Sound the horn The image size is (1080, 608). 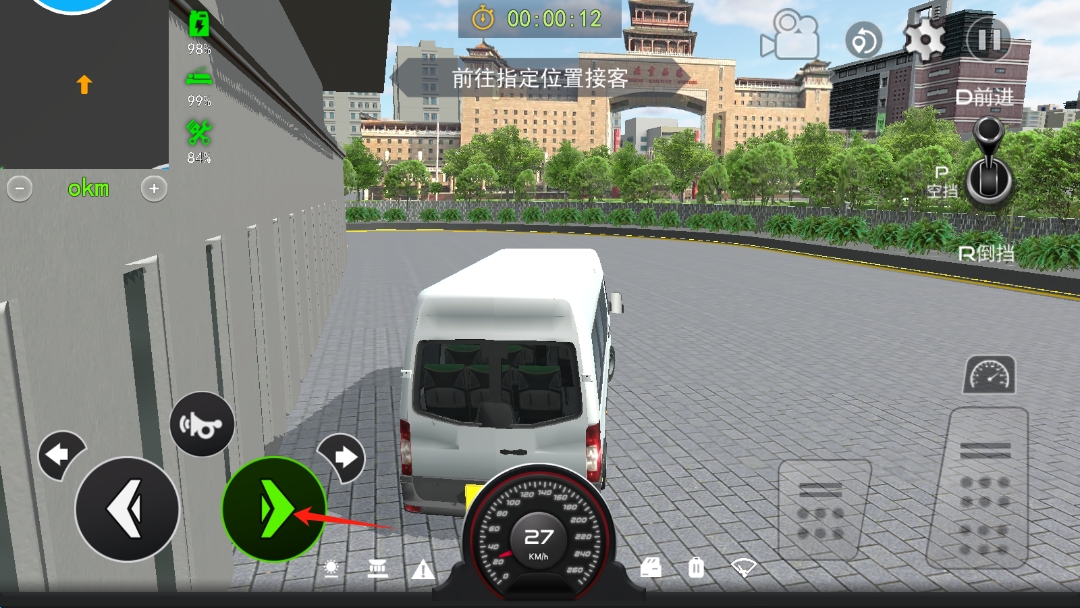tap(202, 424)
